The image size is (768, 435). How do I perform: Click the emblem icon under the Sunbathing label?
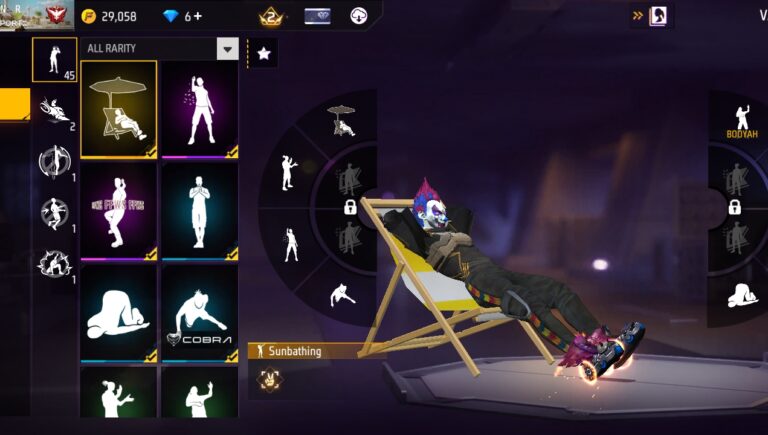pyautogui.click(x=269, y=378)
